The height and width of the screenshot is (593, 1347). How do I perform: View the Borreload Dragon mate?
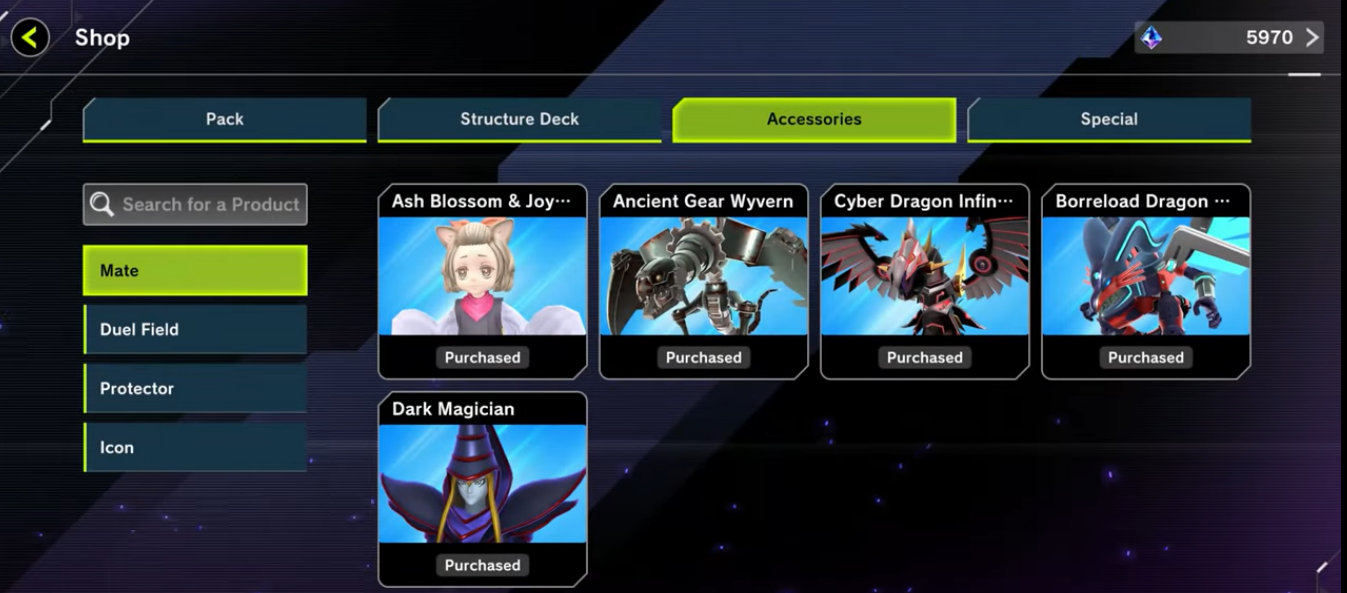1145,281
